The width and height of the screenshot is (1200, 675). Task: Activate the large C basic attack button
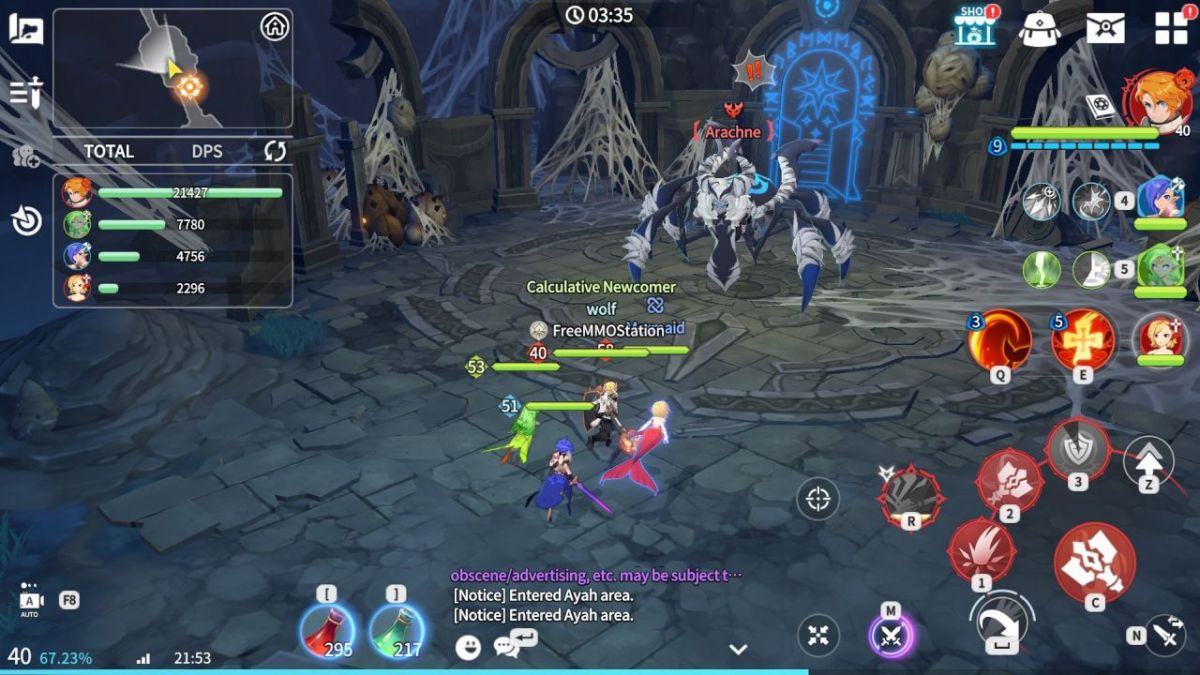[x=1094, y=563]
